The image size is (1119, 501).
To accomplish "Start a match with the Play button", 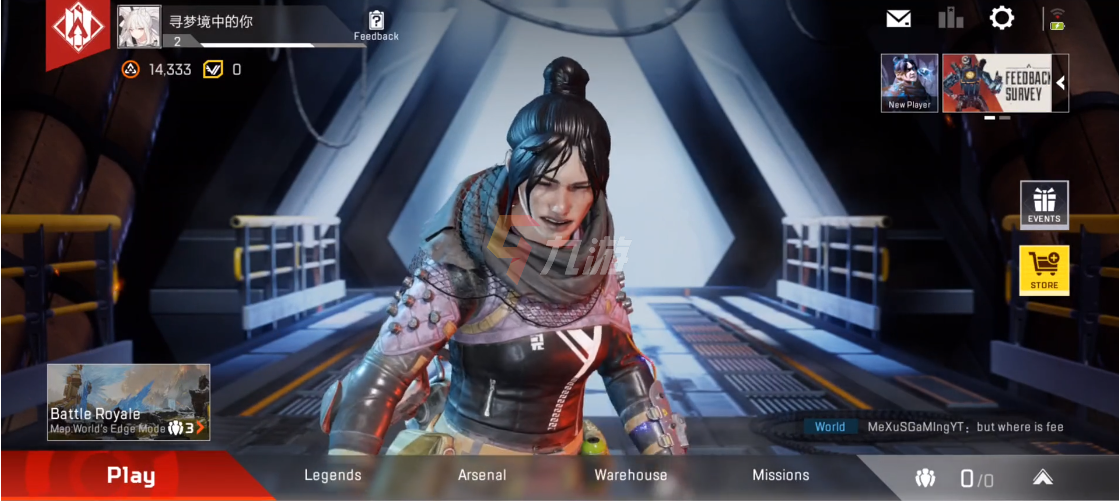I will click(131, 476).
